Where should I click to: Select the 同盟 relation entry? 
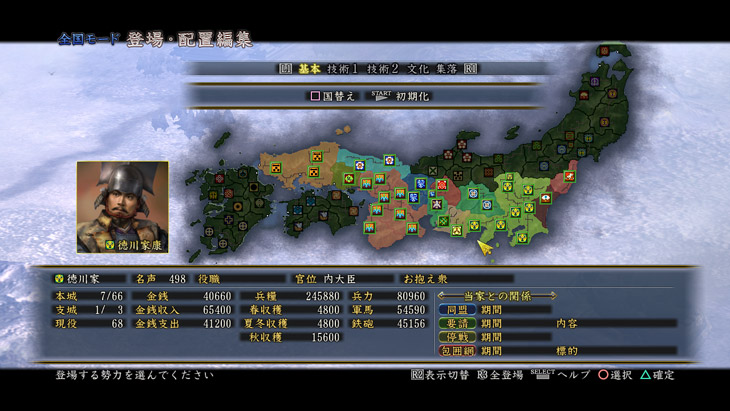point(456,310)
